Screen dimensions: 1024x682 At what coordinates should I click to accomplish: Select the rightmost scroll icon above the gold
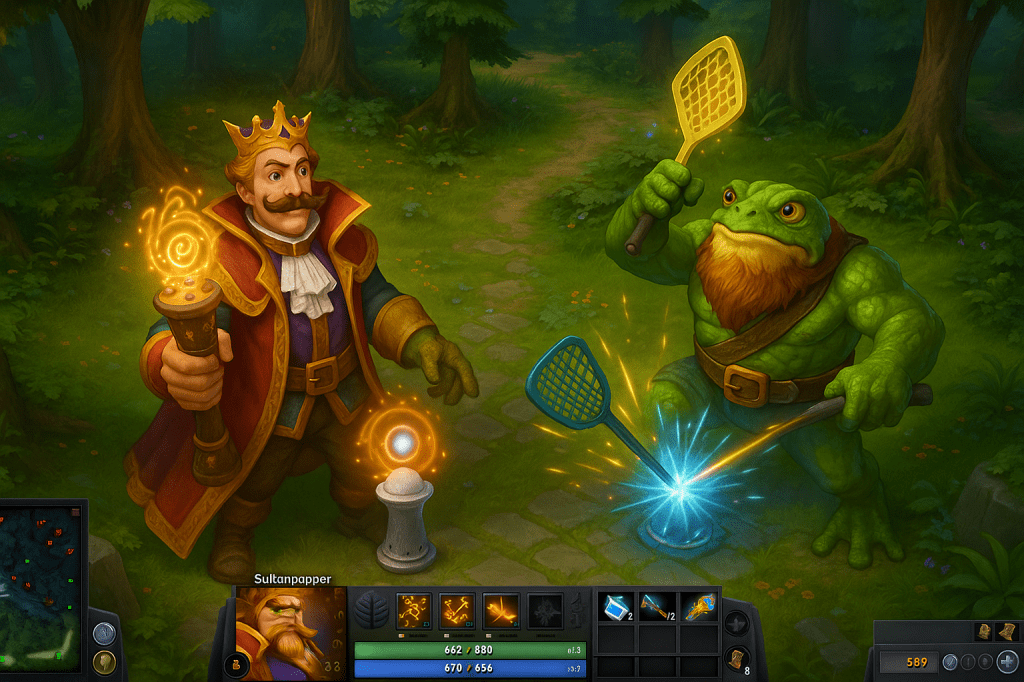pyautogui.click(x=1004, y=631)
